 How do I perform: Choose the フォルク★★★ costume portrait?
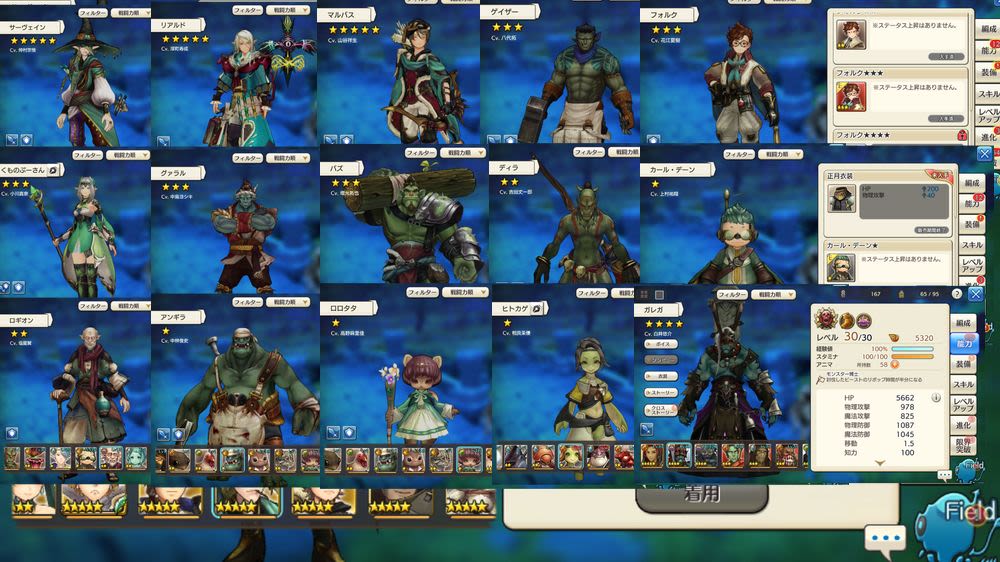click(x=851, y=97)
